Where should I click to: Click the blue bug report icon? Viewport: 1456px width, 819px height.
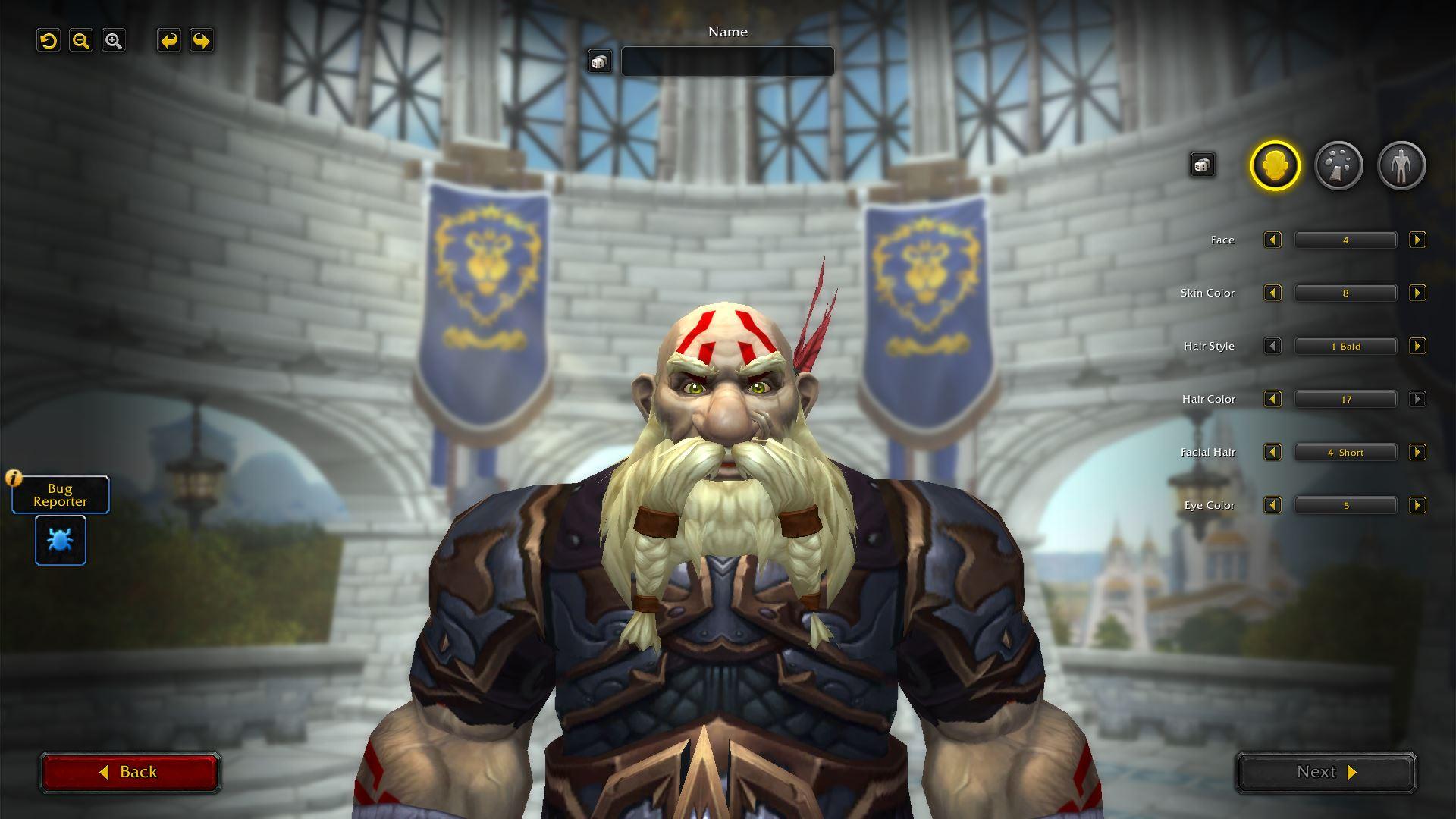tap(60, 541)
